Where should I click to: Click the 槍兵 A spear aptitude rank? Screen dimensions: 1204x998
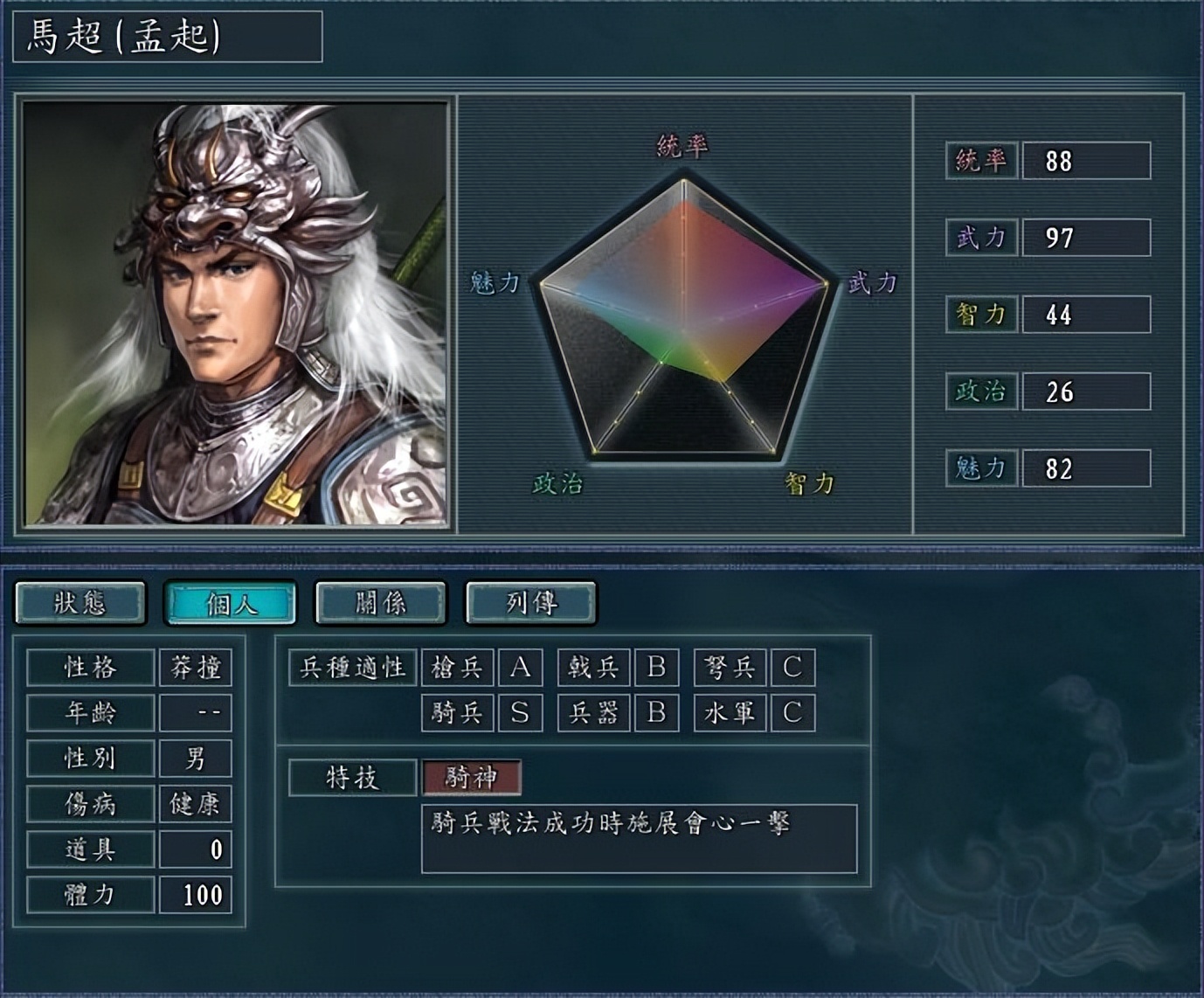pos(522,667)
